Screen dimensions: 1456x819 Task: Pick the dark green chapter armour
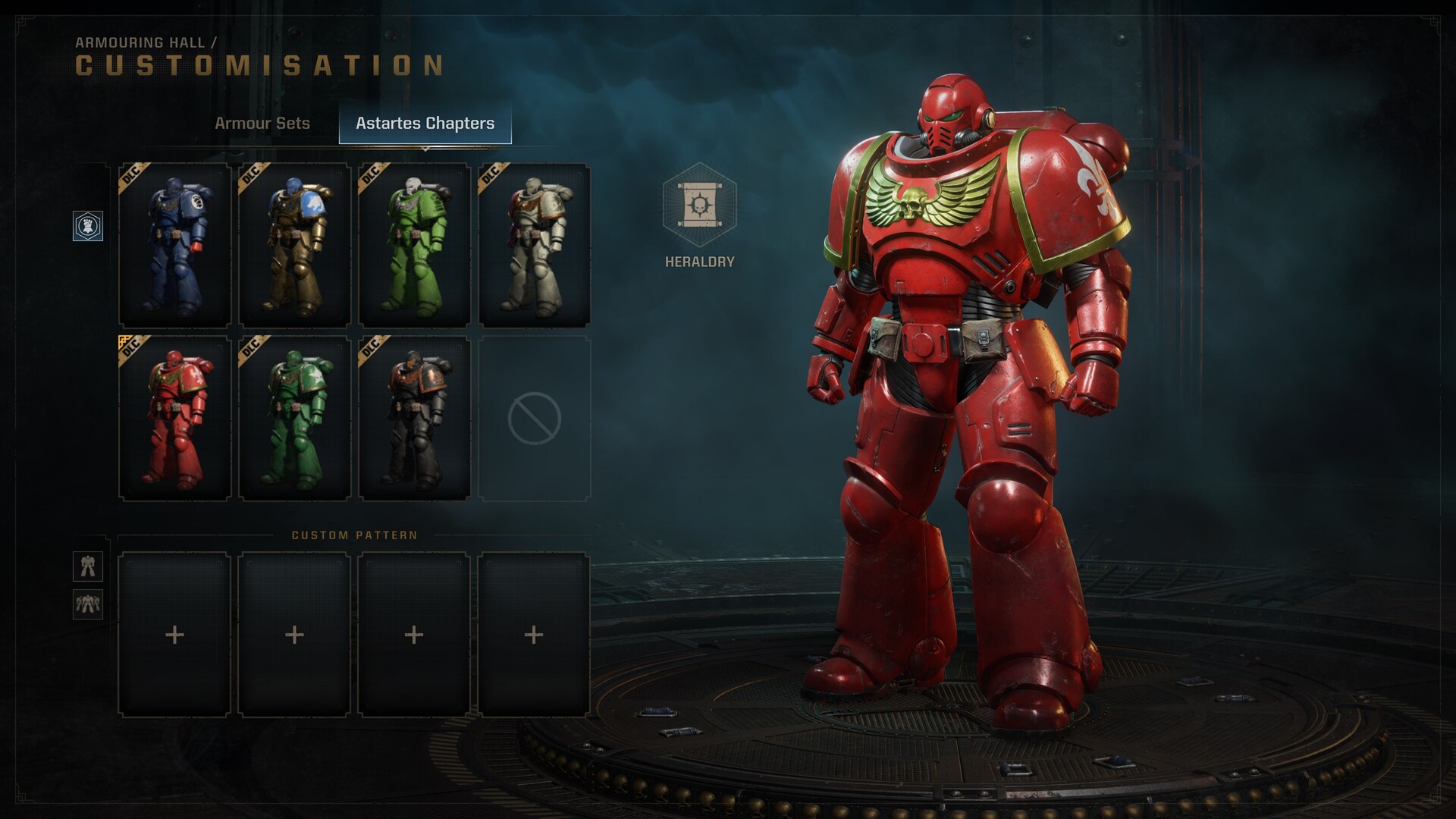295,419
